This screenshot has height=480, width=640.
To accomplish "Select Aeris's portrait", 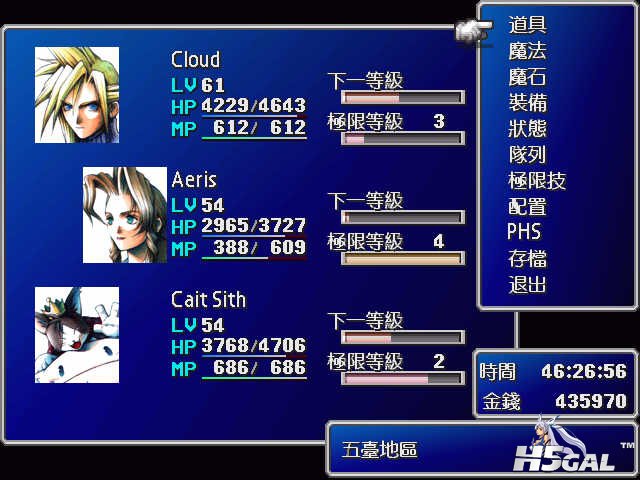I will pos(125,215).
